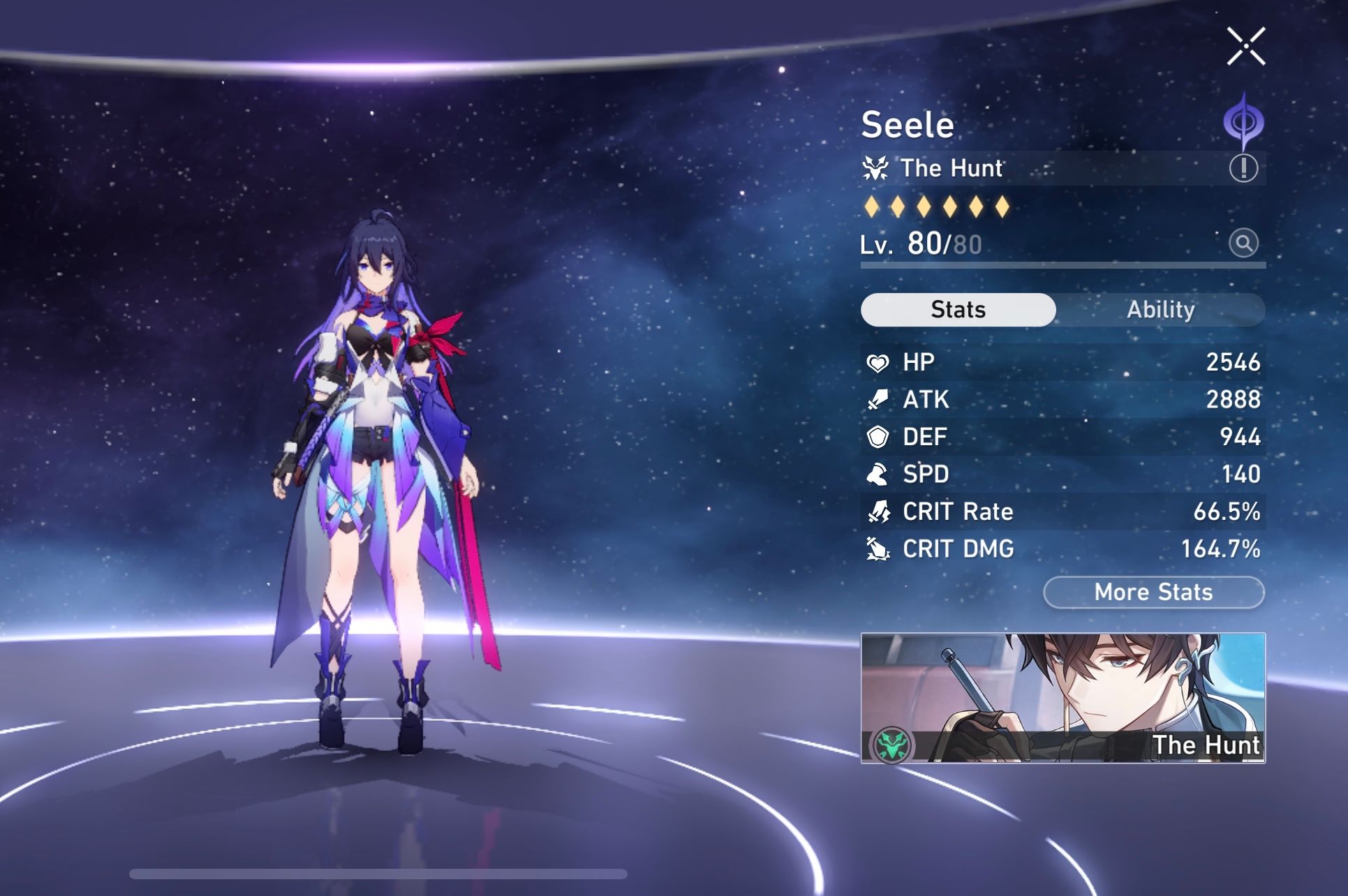Select the character name Seele
The image size is (1348, 896).
point(908,124)
